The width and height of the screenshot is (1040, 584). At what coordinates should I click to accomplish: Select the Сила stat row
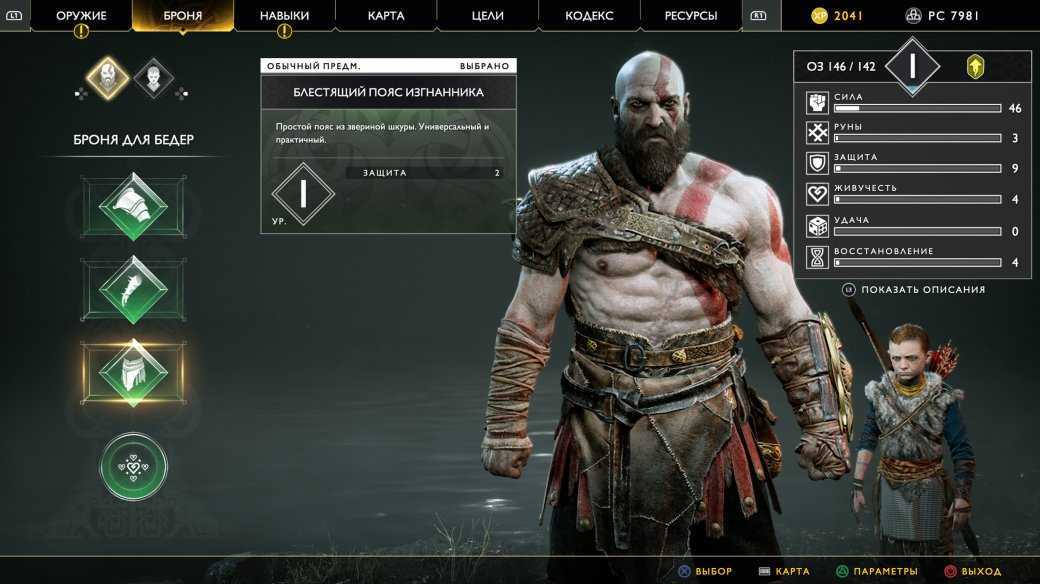912,103
